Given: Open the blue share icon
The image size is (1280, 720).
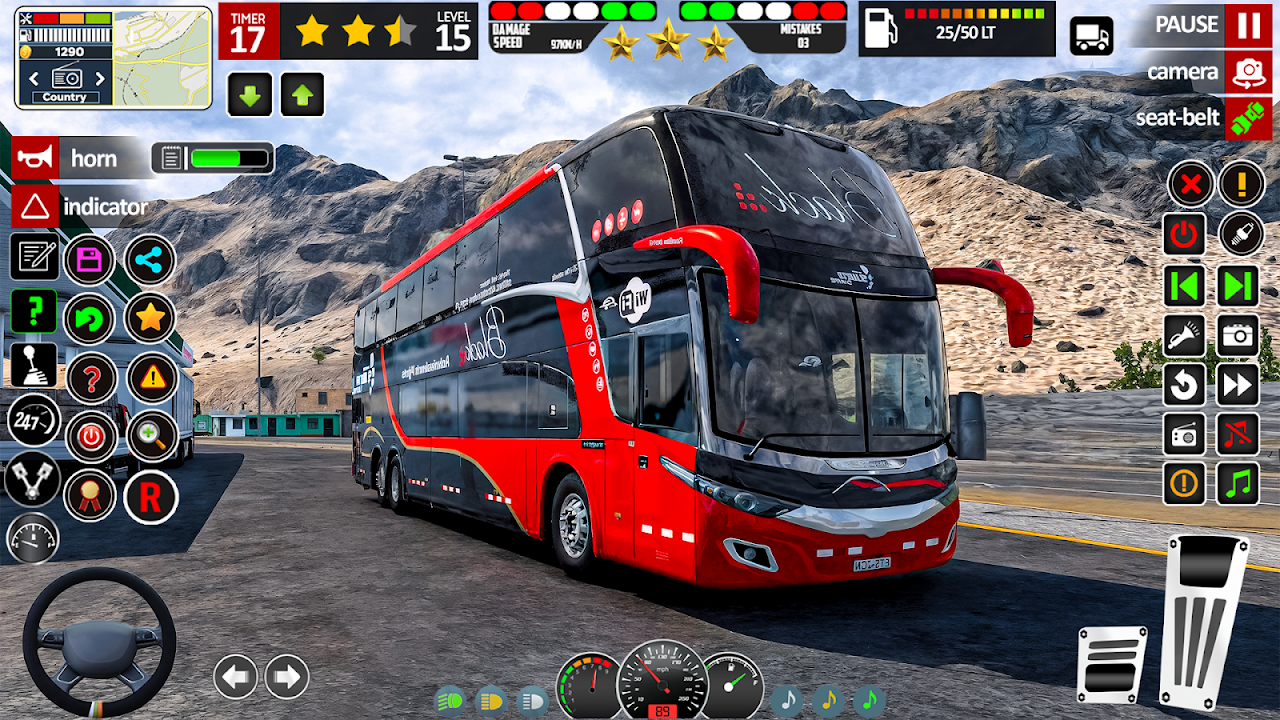Looking at the screenshot, I should (x=150, y=261).
